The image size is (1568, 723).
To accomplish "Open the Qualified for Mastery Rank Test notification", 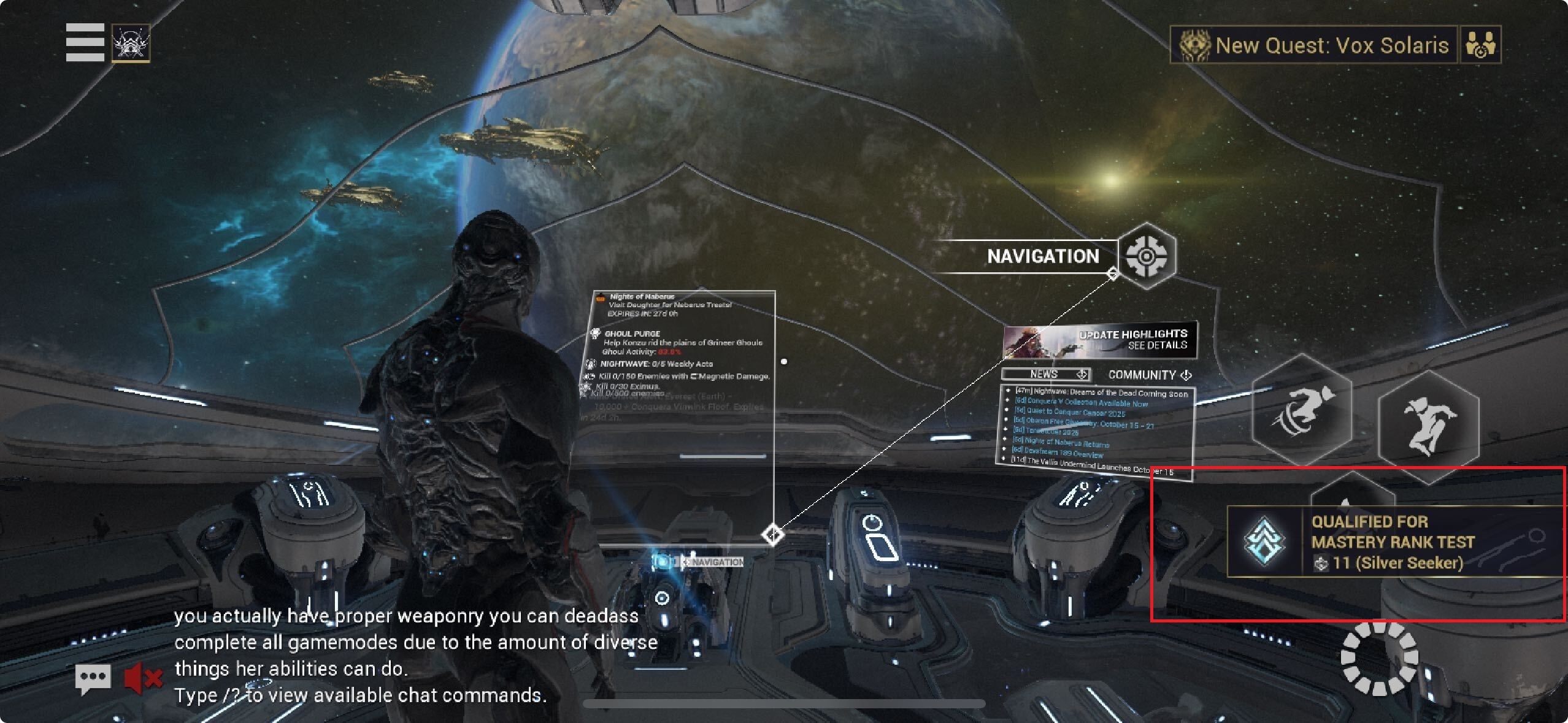I will 1394,542.
